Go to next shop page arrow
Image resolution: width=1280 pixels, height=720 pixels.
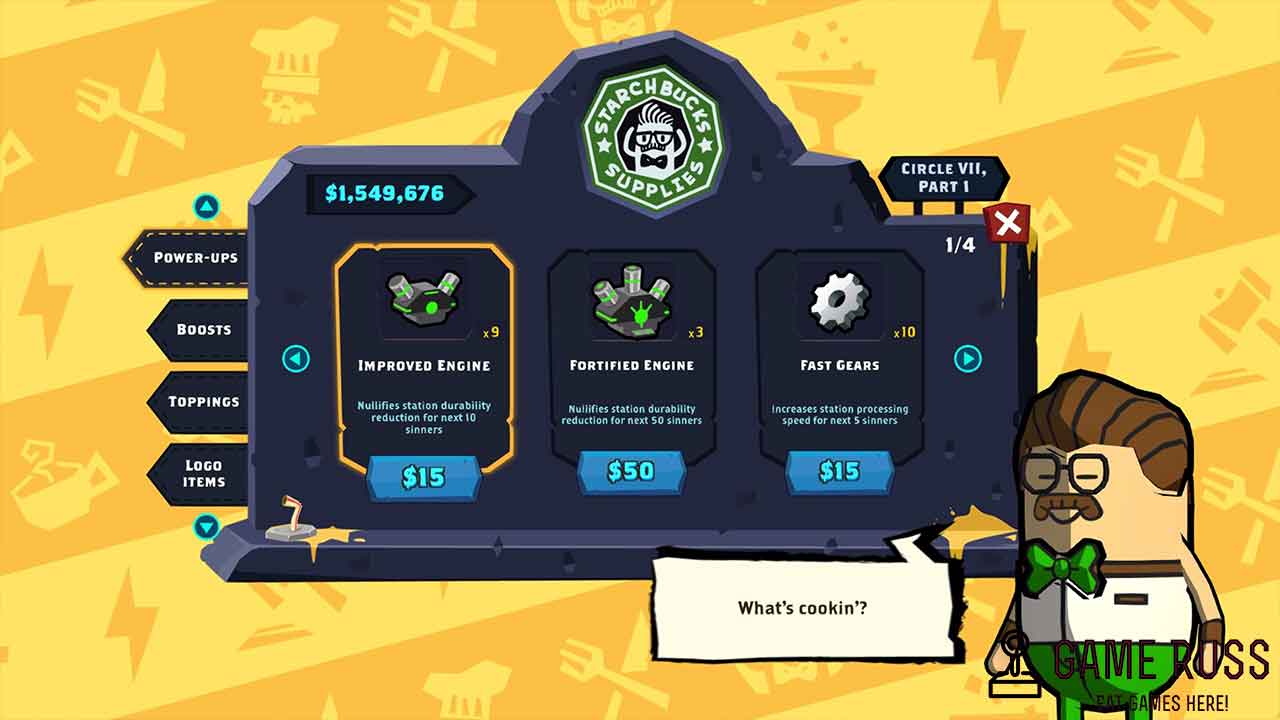coord(967,358)
